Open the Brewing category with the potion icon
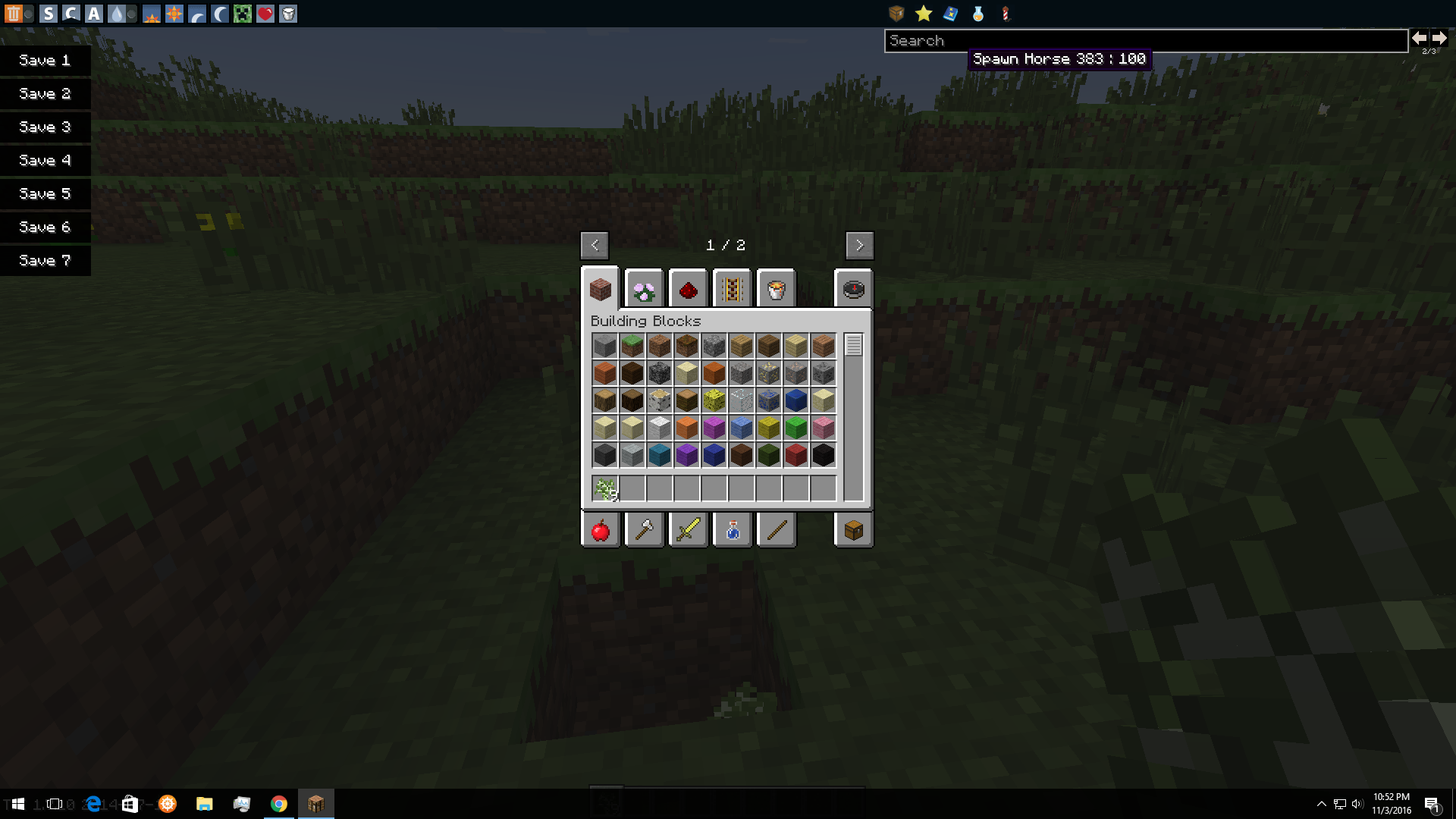Screen dimensions: 1456x819 [732, 529]
